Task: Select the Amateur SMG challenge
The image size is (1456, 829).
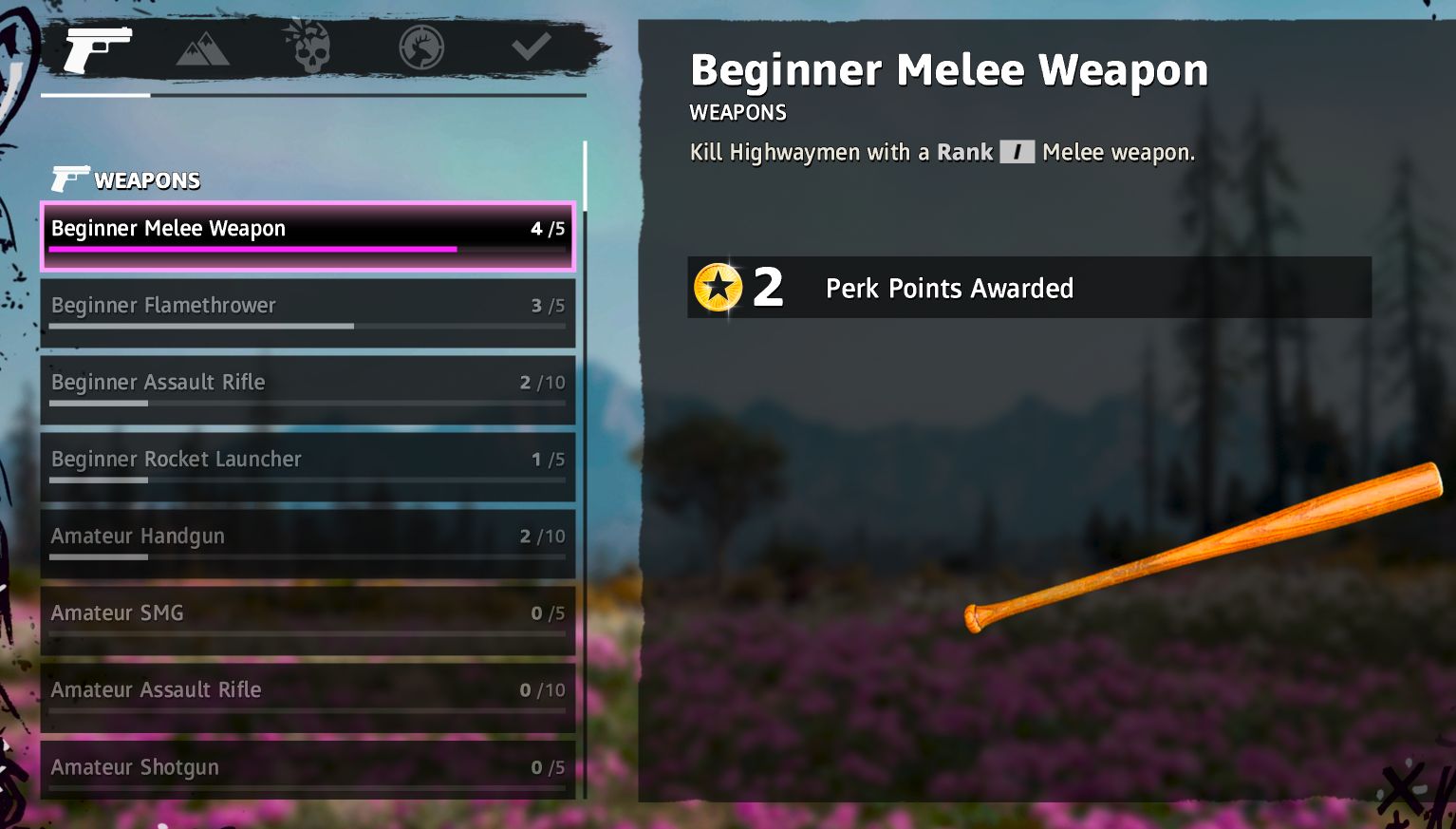Action: pyautogui.click(x=308, y=620)
